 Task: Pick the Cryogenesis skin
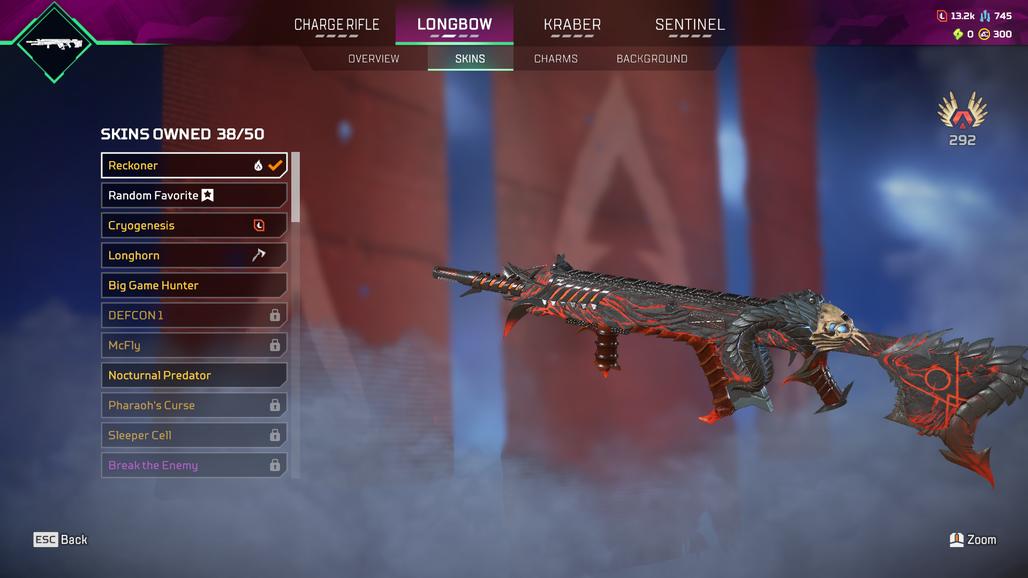pyautogui.click(x=194, y=225)
